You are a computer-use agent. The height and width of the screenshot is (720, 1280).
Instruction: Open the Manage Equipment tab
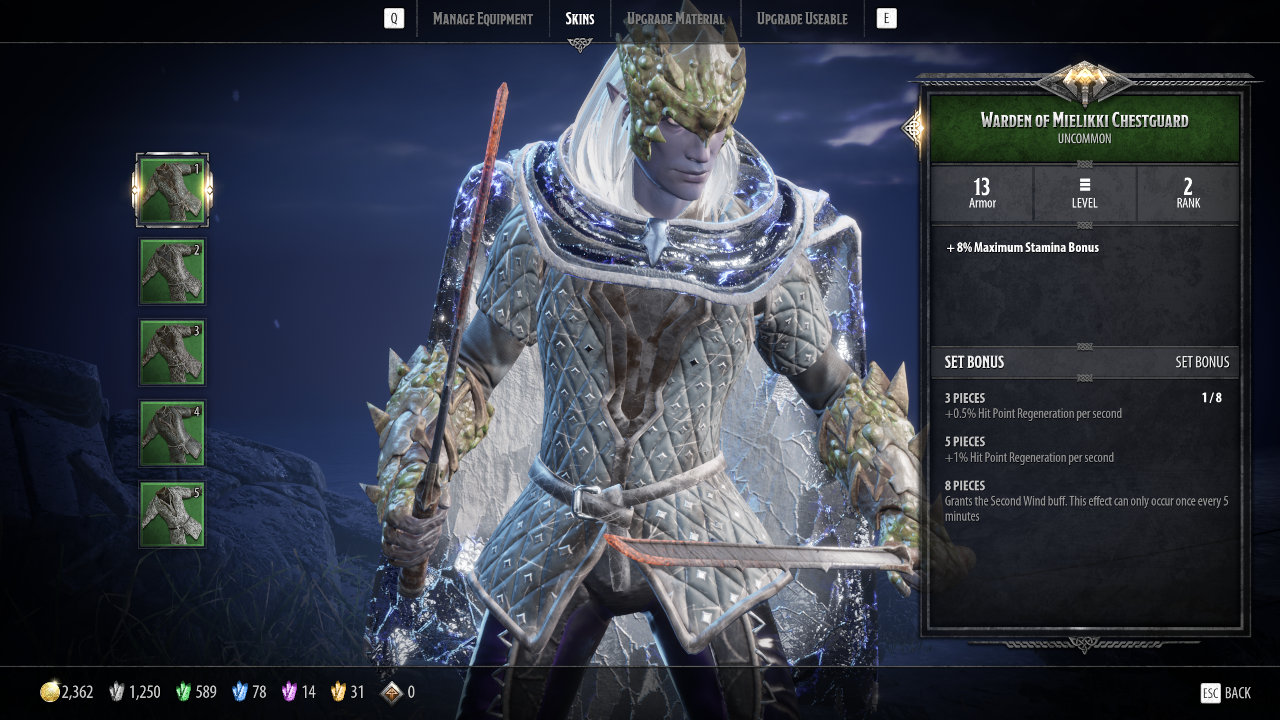click(x=482, y=19)
